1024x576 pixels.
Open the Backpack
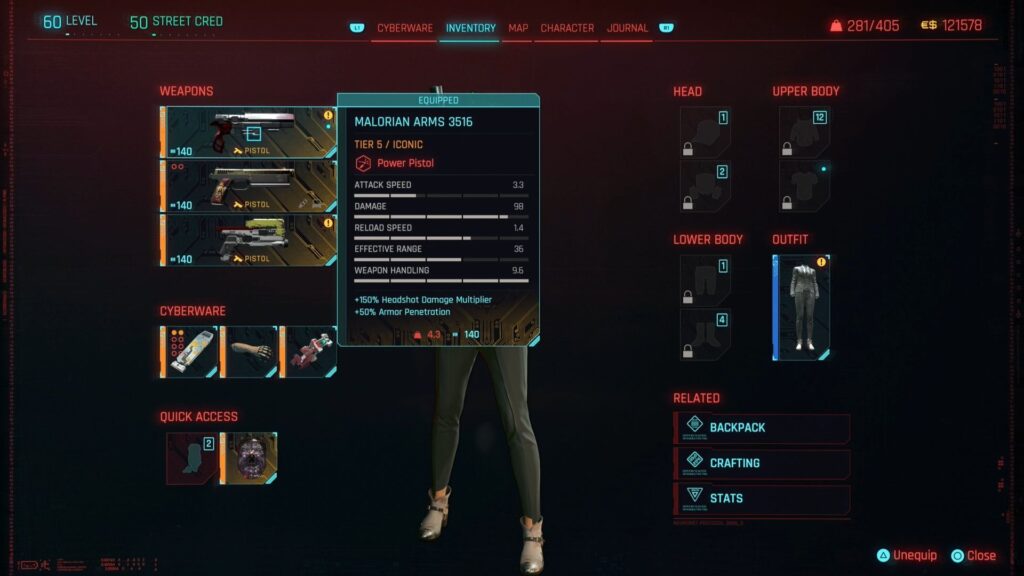coord(762,428)
